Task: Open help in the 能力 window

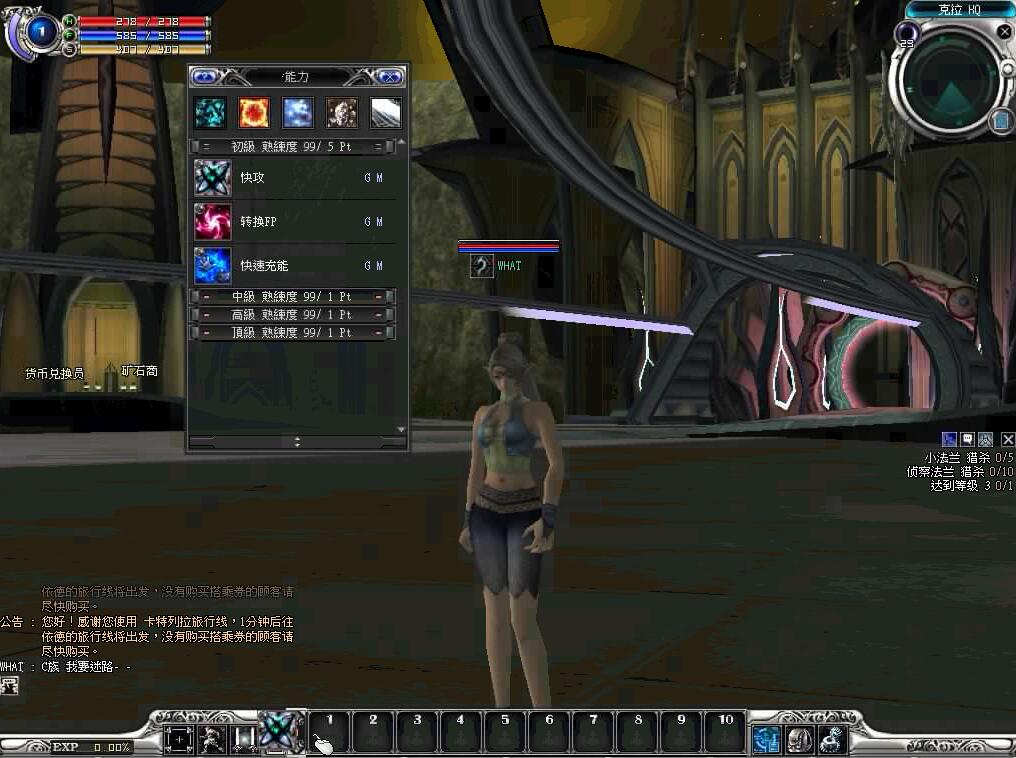Action: [x=204, y=76]
